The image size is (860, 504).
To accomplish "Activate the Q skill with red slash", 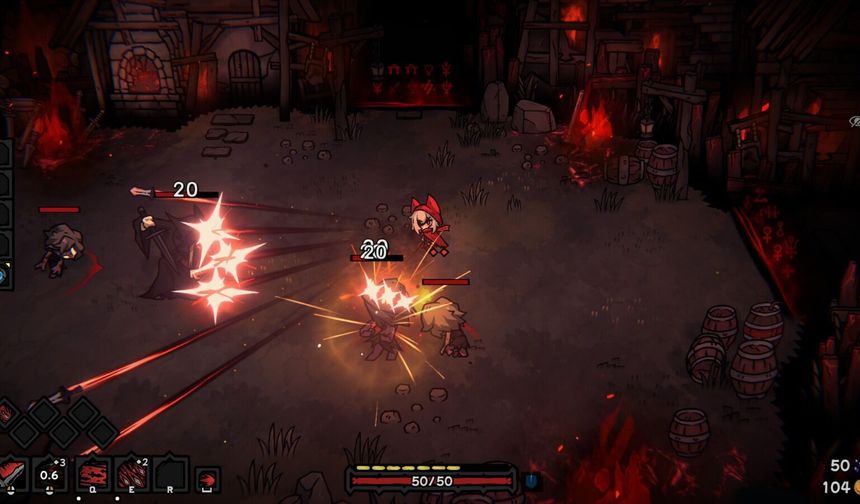I will click(x=92, y=474).
